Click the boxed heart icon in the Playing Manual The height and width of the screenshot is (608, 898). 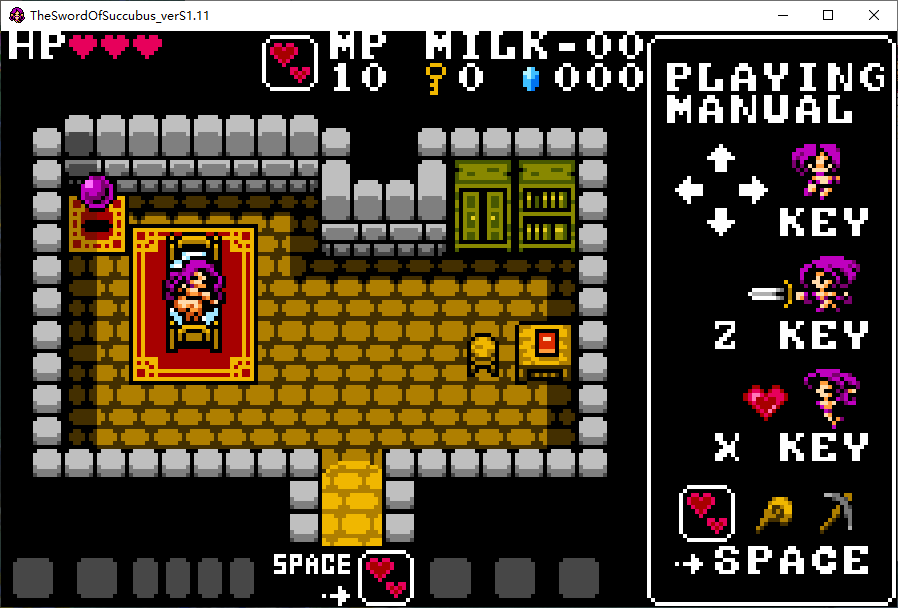[707, 513]
